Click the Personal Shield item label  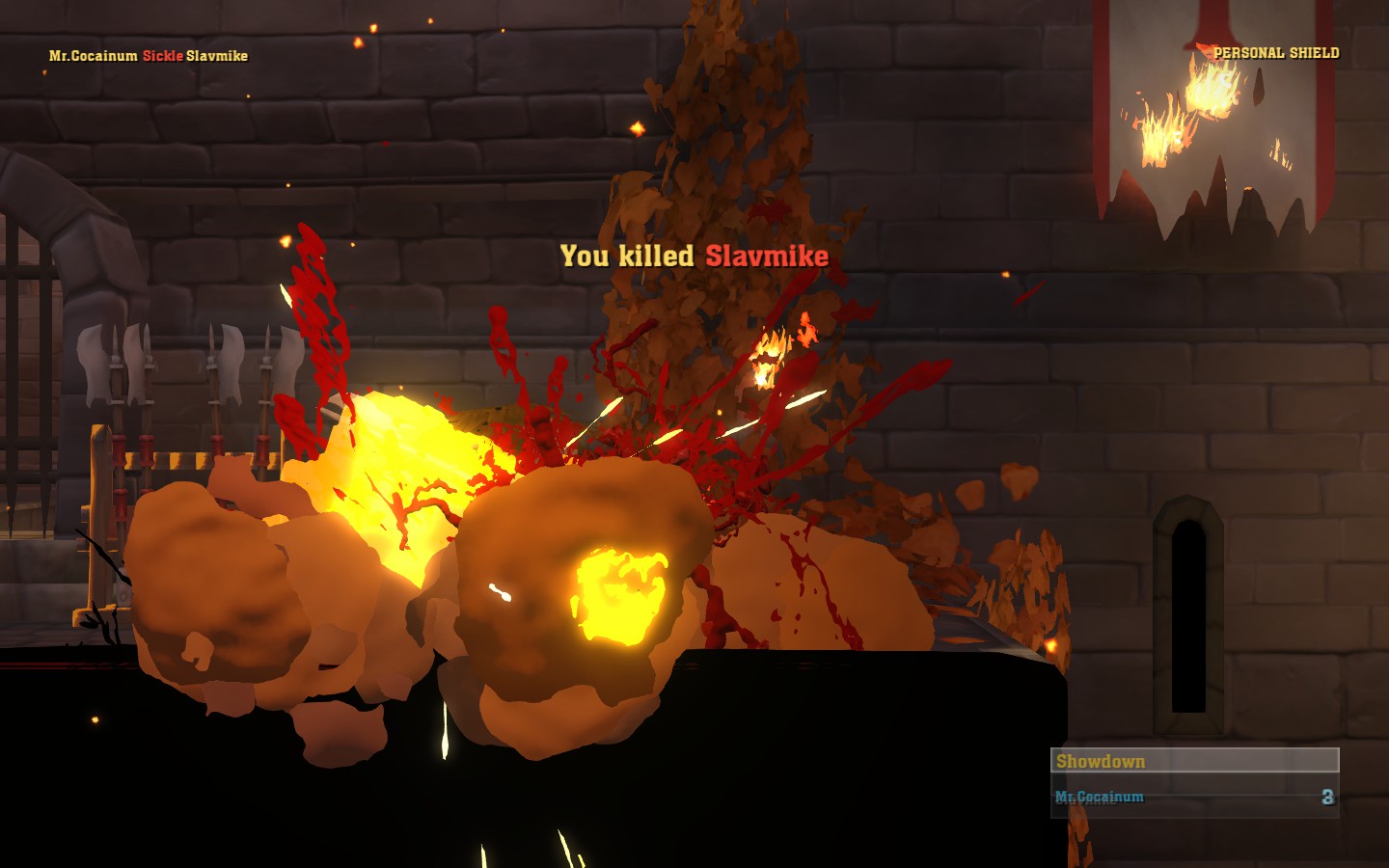click(x=1275, y=53)
